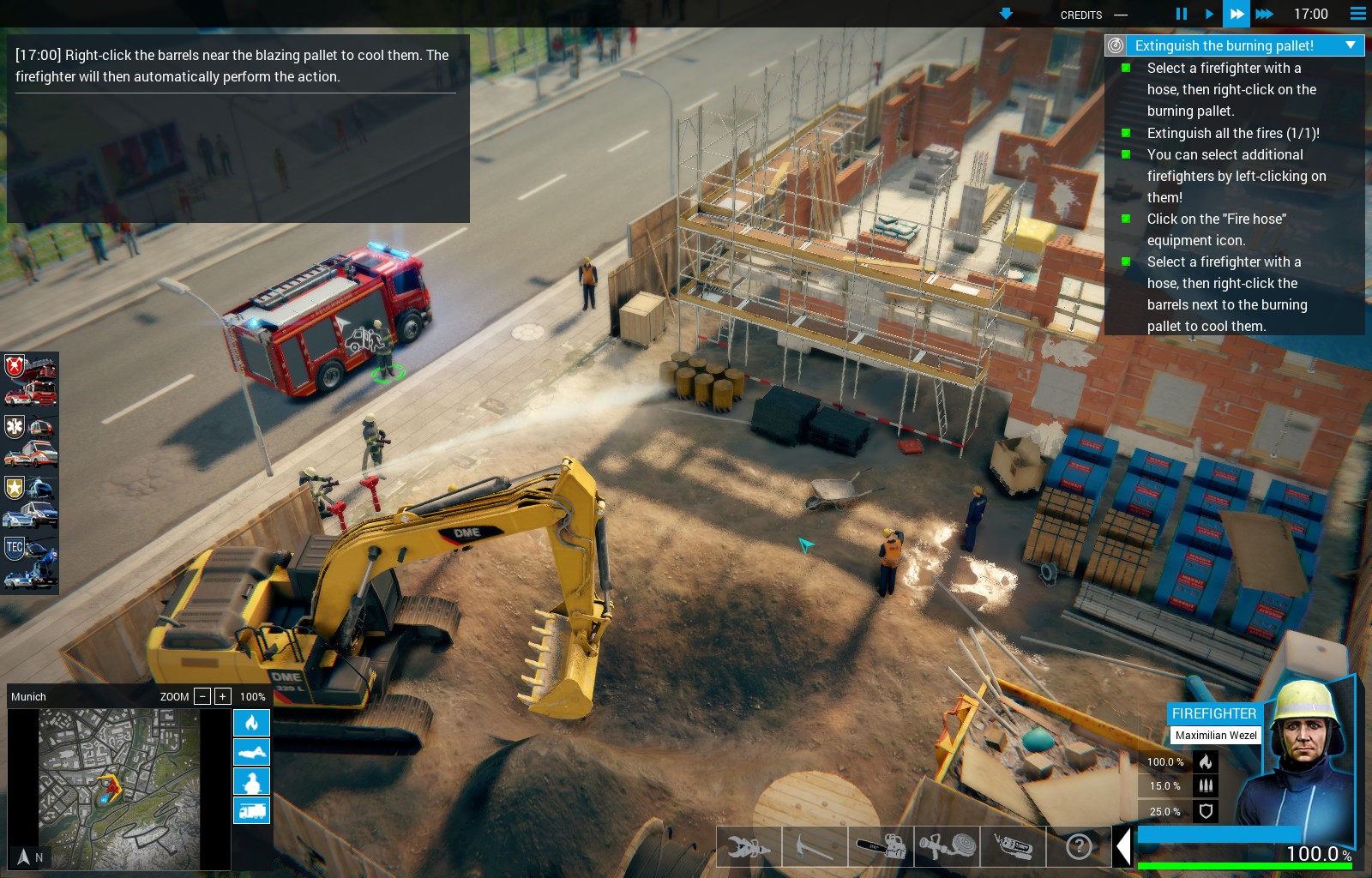
Task: Click on the Munich minimap
Action: 119,789
